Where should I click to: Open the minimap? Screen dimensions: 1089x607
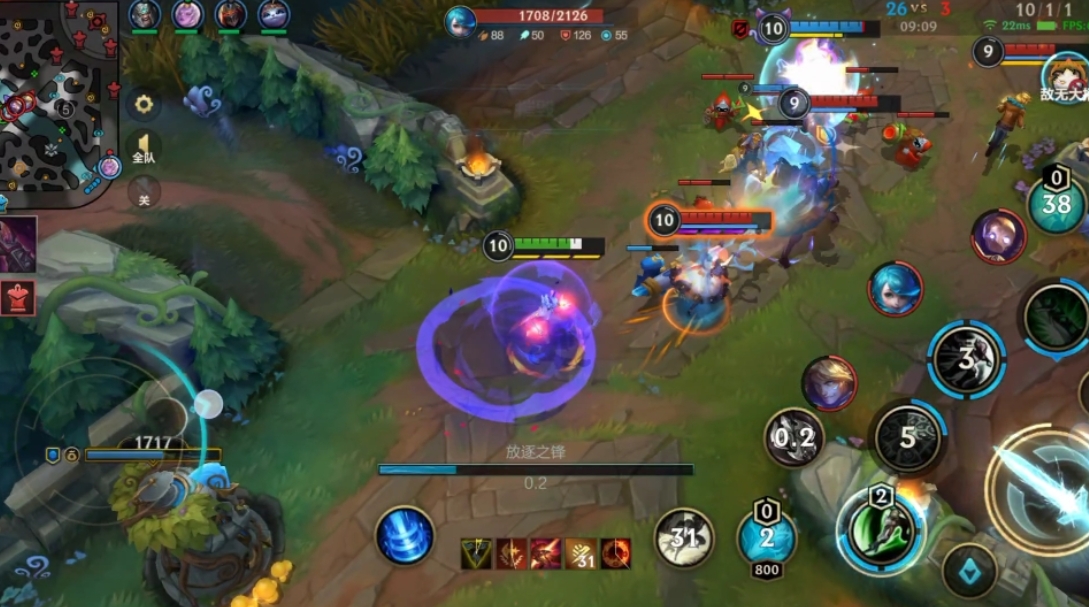(55, 100)
